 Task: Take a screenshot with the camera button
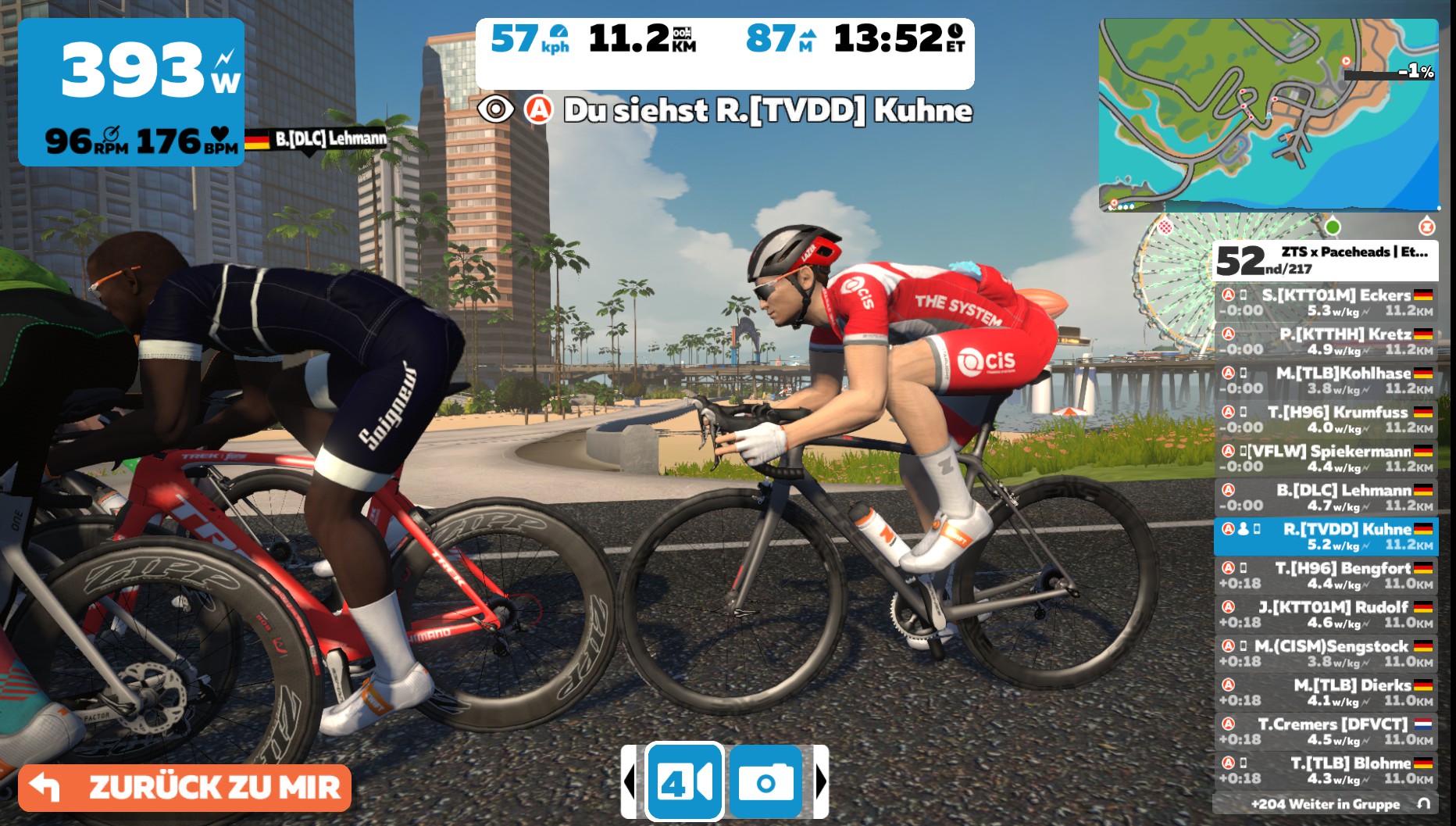(765, 781)
